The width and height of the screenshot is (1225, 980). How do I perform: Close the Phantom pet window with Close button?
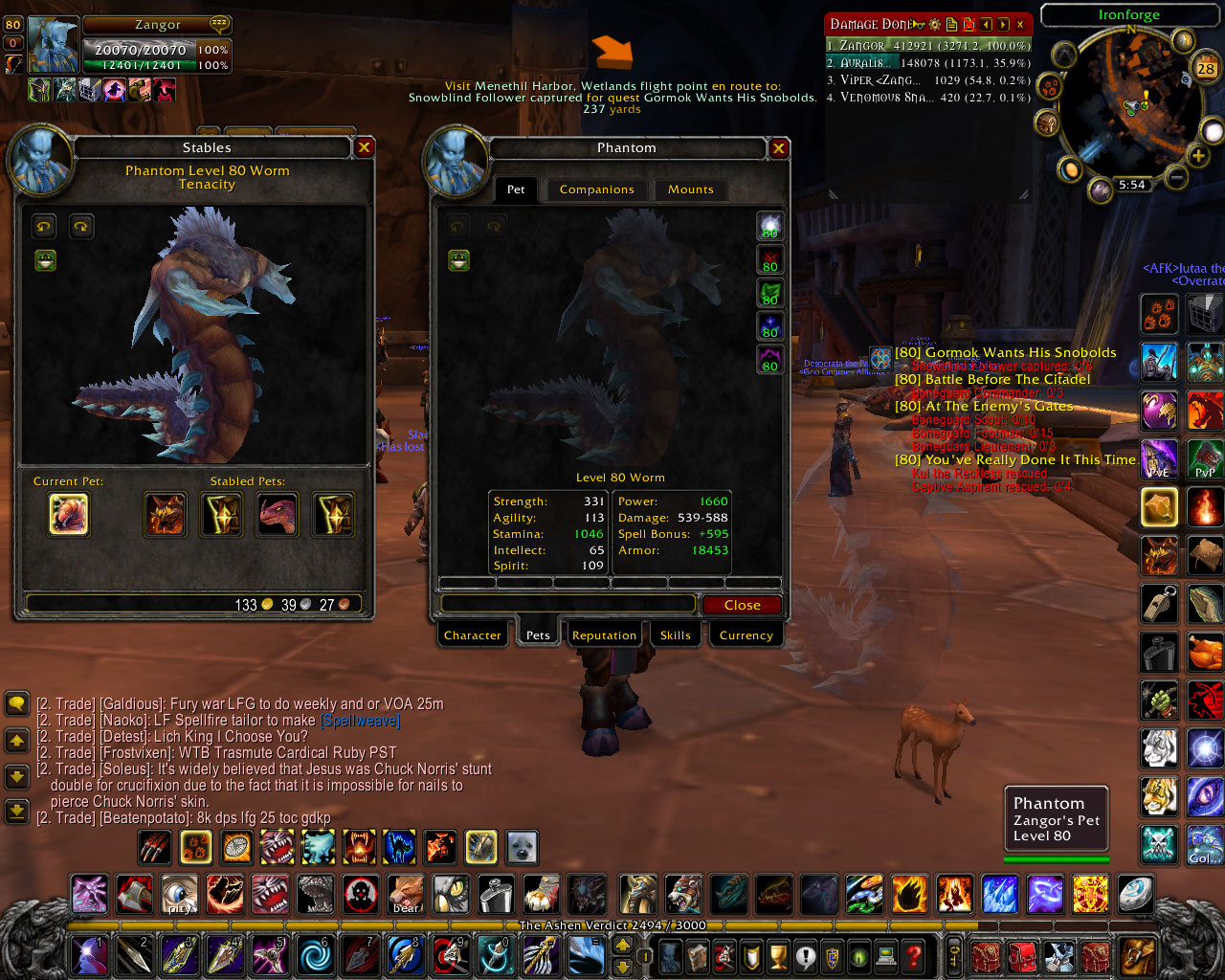pyautogui.click(x=742, y=604)
